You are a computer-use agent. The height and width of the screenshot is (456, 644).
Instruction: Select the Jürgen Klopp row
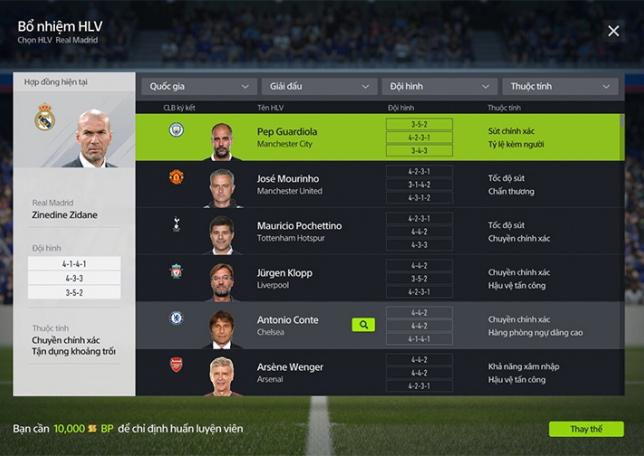point(284,278)
